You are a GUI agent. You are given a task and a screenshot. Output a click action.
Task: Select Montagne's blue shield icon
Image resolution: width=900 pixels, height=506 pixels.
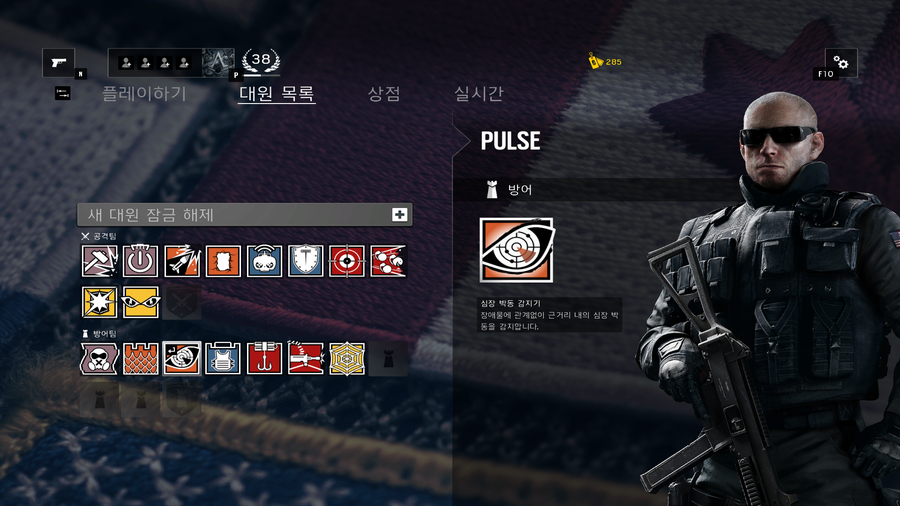306,261
